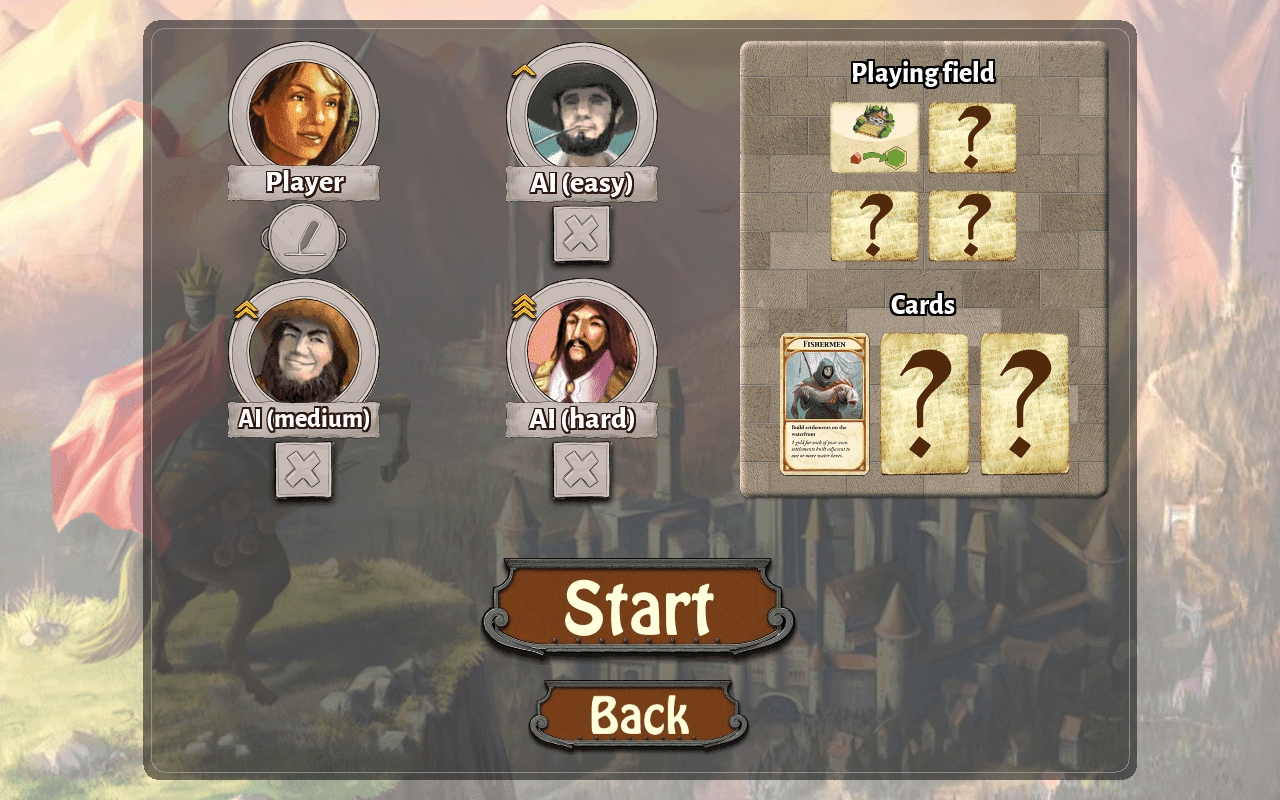Click the bottom-left hidden Playing field tile
This screenshot has height=800, width=1280.
[x=875, y=226]
